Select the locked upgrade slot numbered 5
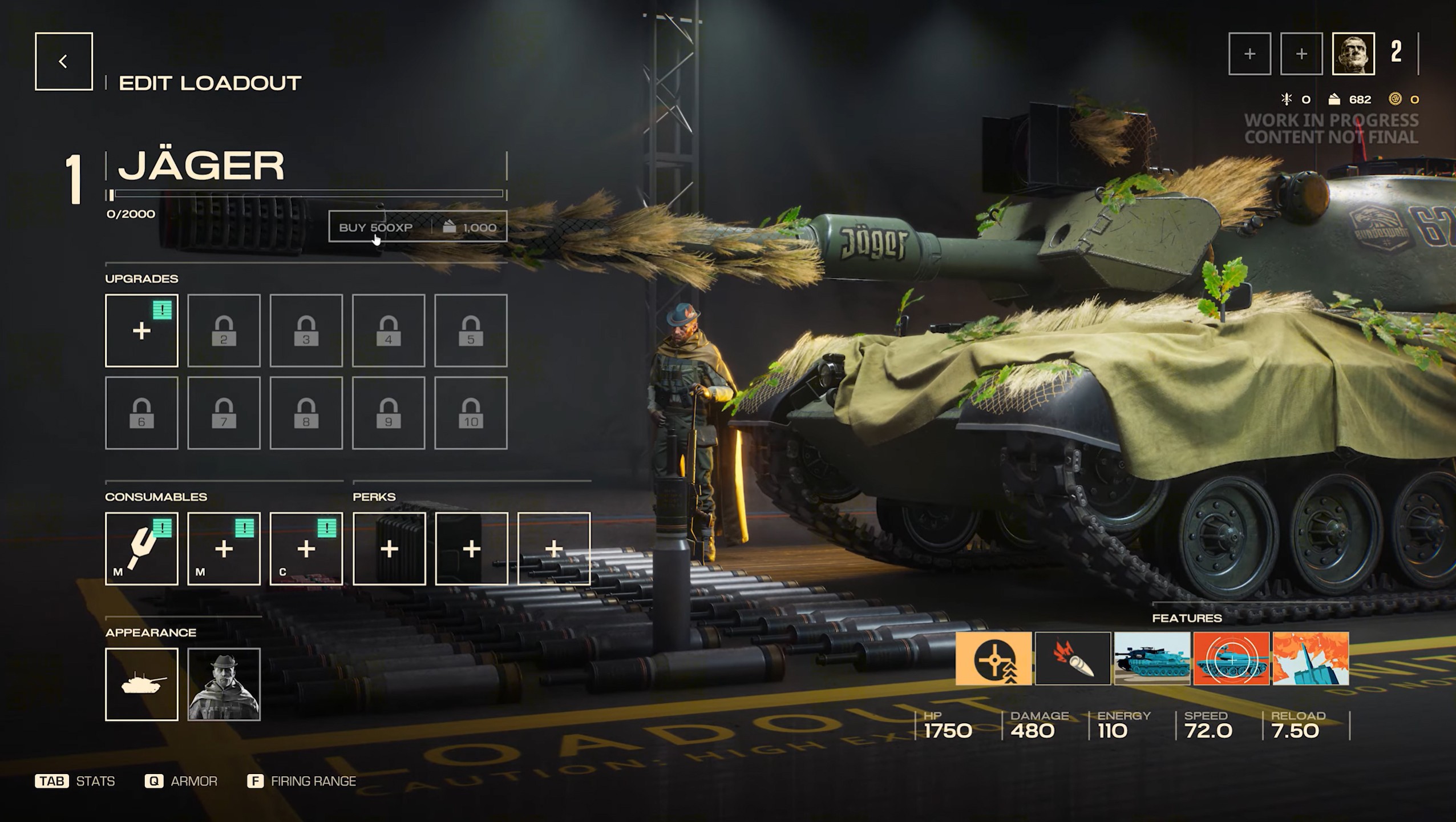1456x822 pixels. coord(471,331)
